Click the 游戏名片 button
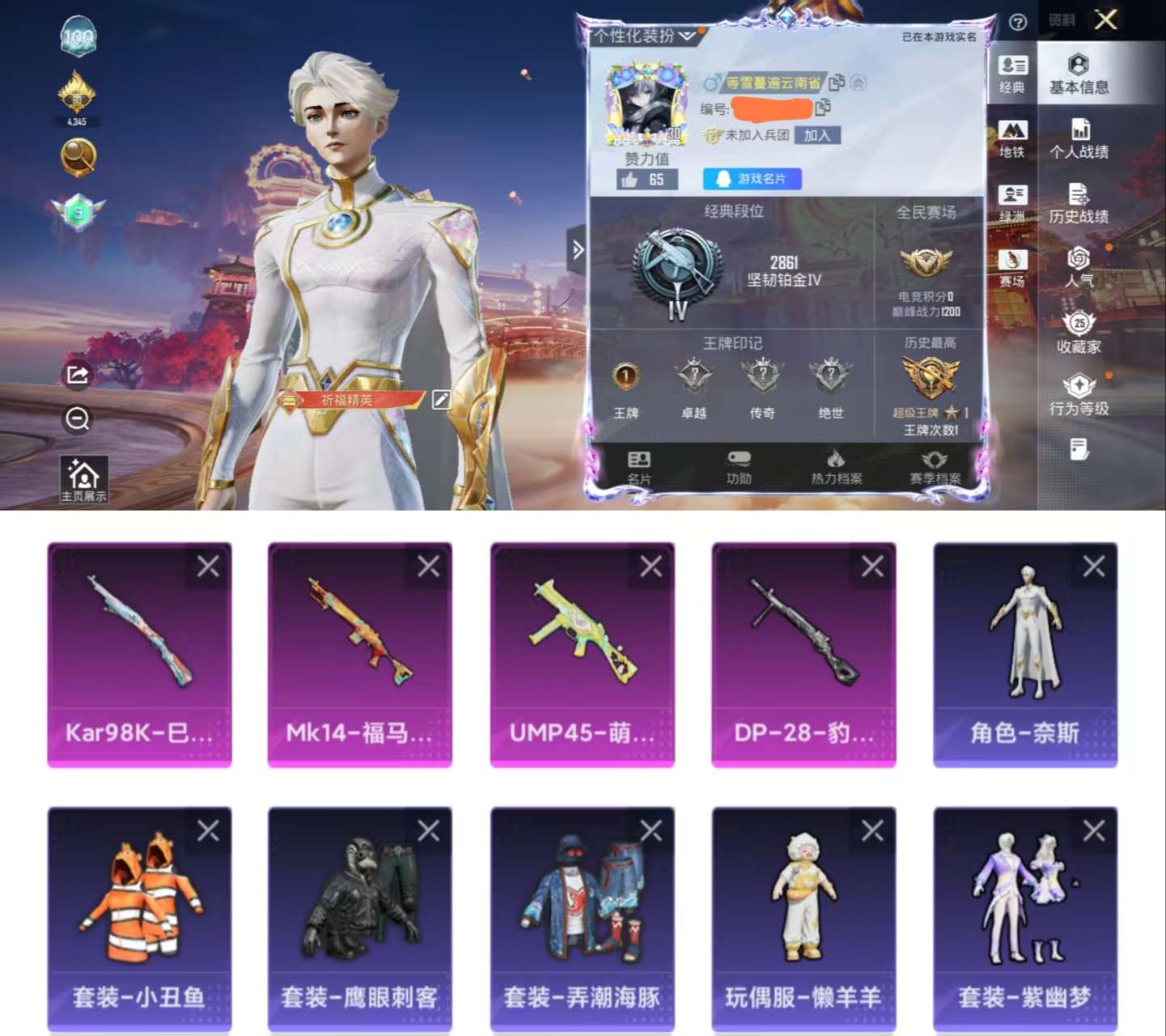The height and width of the screenshot is (1036, 1166). [x=753, y=180]
